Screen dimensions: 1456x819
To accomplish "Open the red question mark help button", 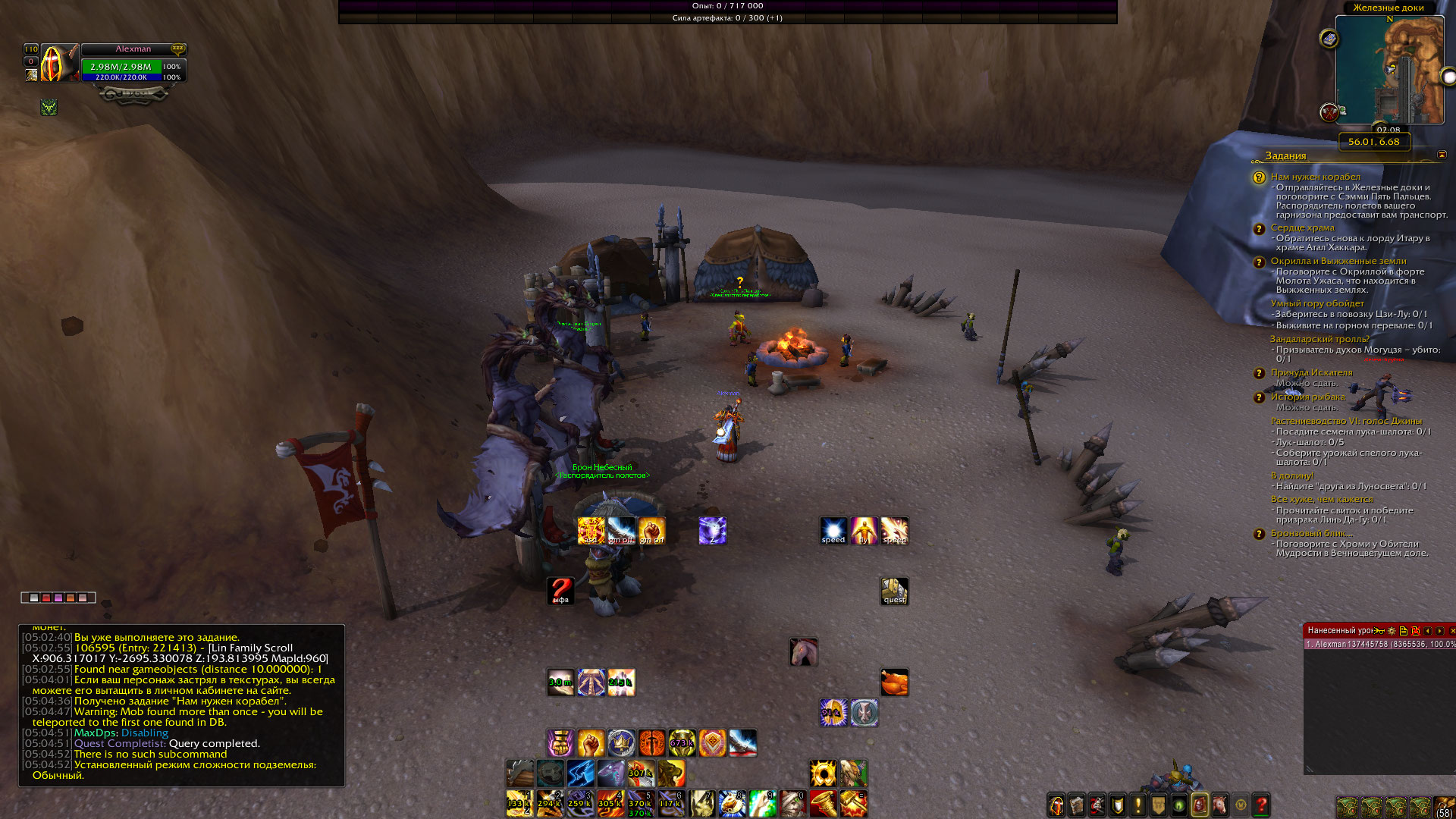I will 1261,805.
